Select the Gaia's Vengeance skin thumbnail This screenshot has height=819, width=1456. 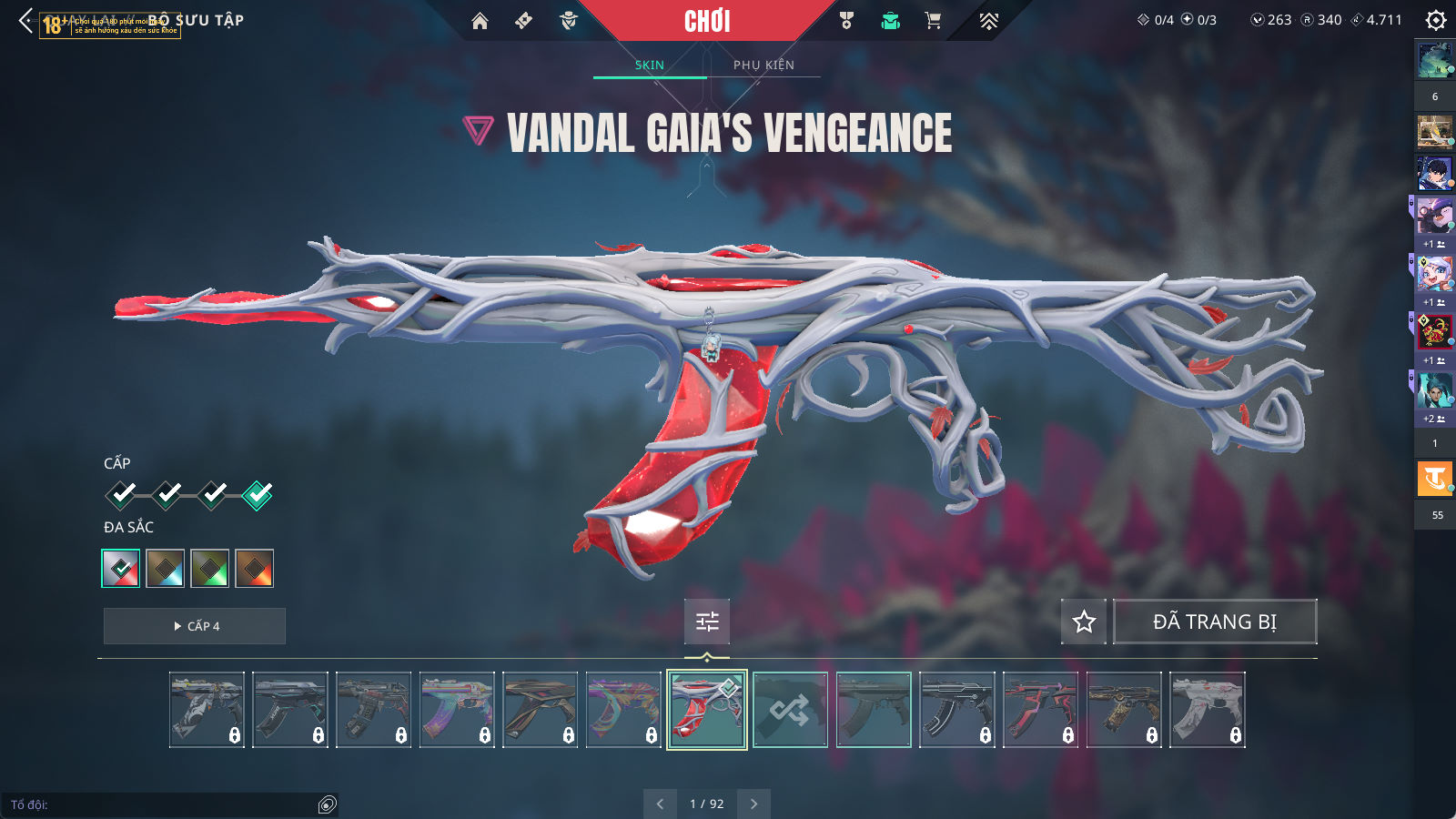point(707,710)
